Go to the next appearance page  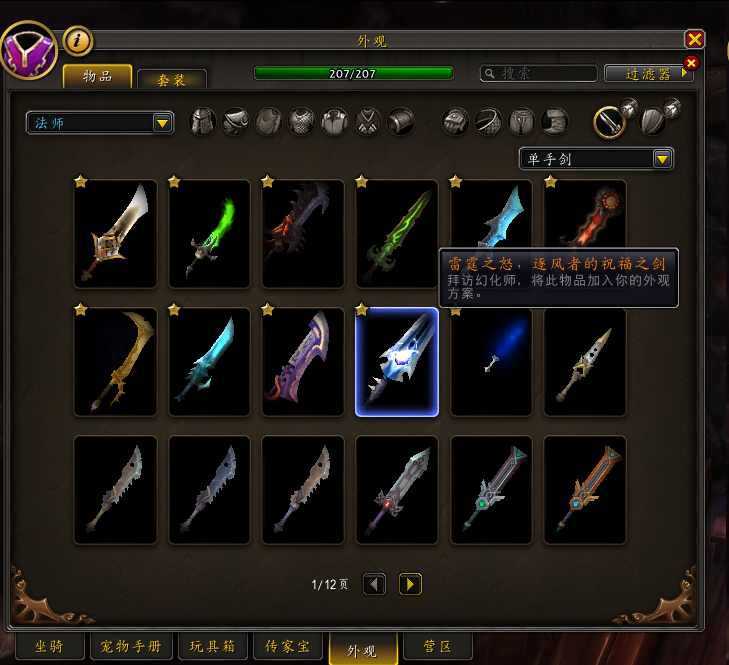(x=410, y=584)
